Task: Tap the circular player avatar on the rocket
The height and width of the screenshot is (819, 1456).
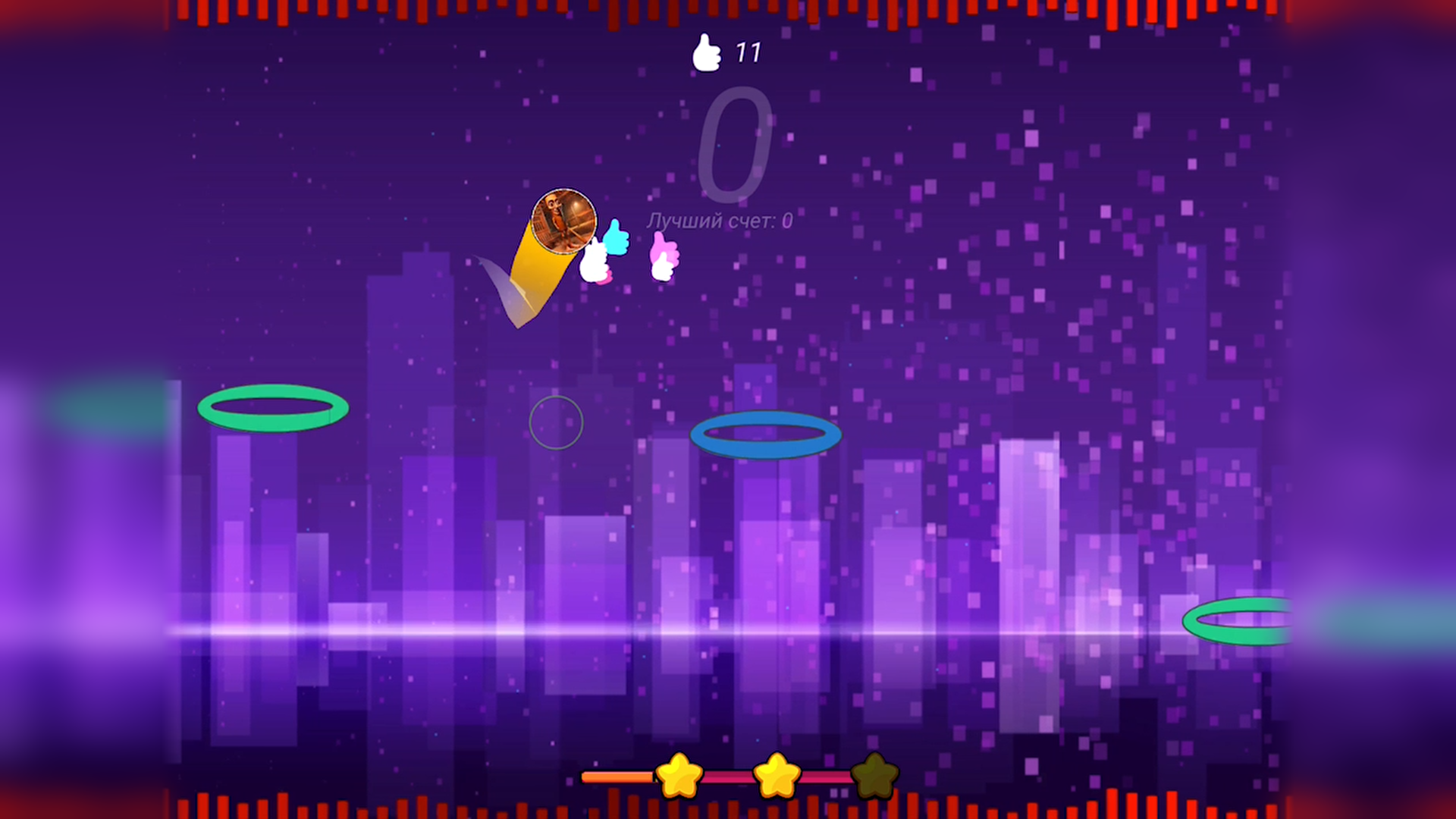Action: point(564,221)
